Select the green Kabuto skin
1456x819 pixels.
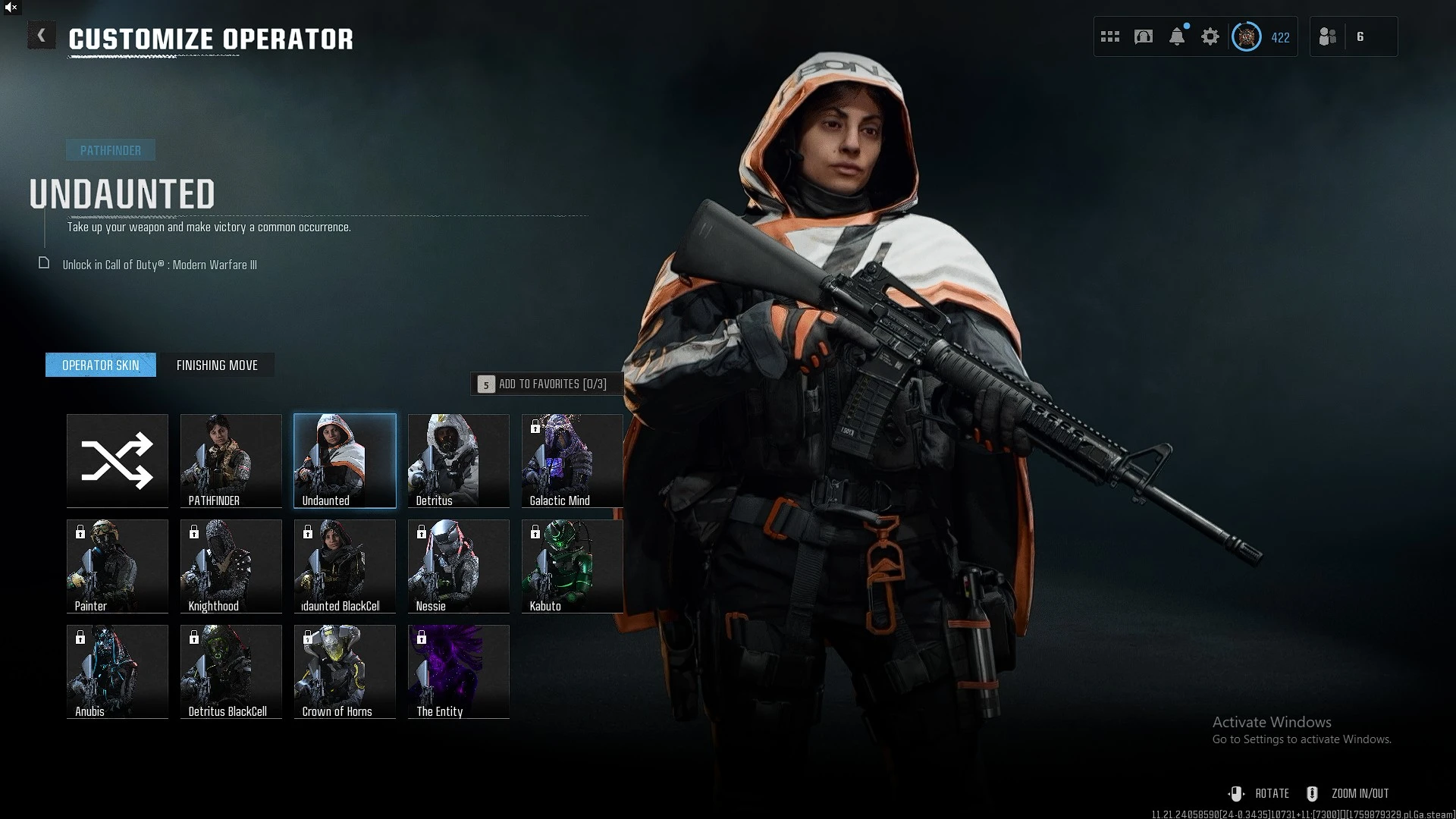pyautogui.click(x=573, y=566)
